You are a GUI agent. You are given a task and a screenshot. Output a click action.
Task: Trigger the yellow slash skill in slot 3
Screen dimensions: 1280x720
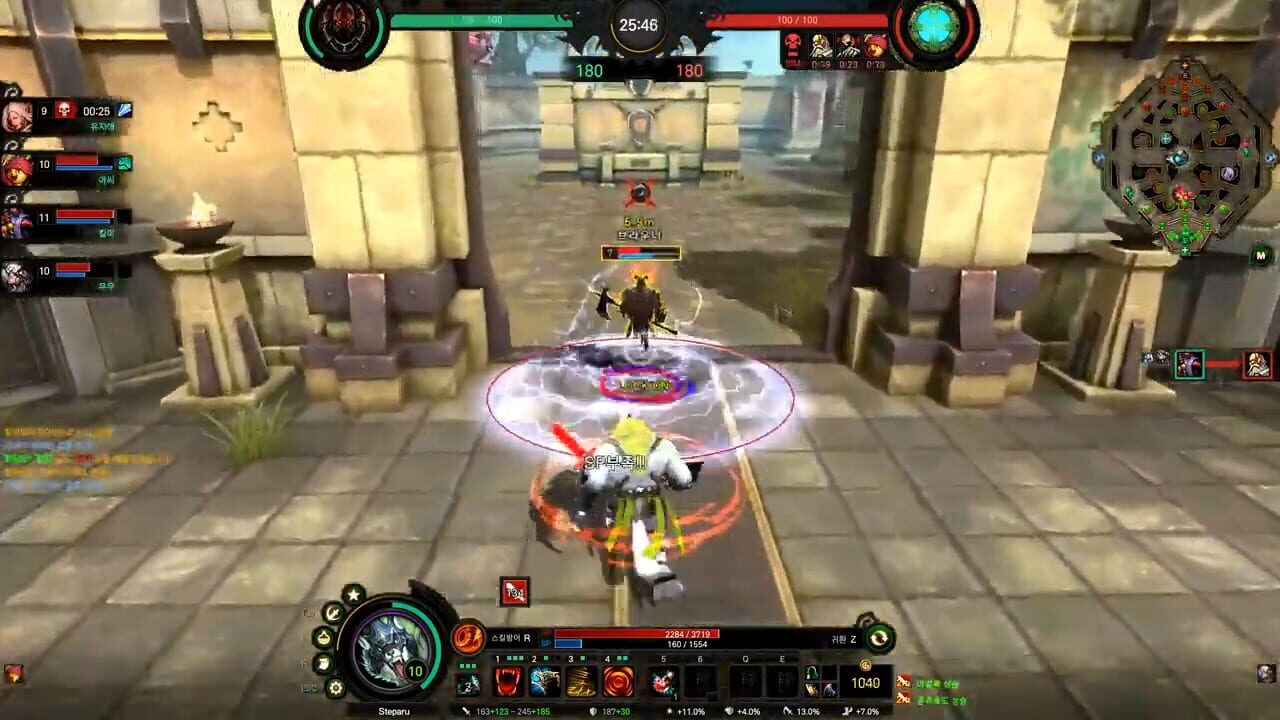point(583,682)
